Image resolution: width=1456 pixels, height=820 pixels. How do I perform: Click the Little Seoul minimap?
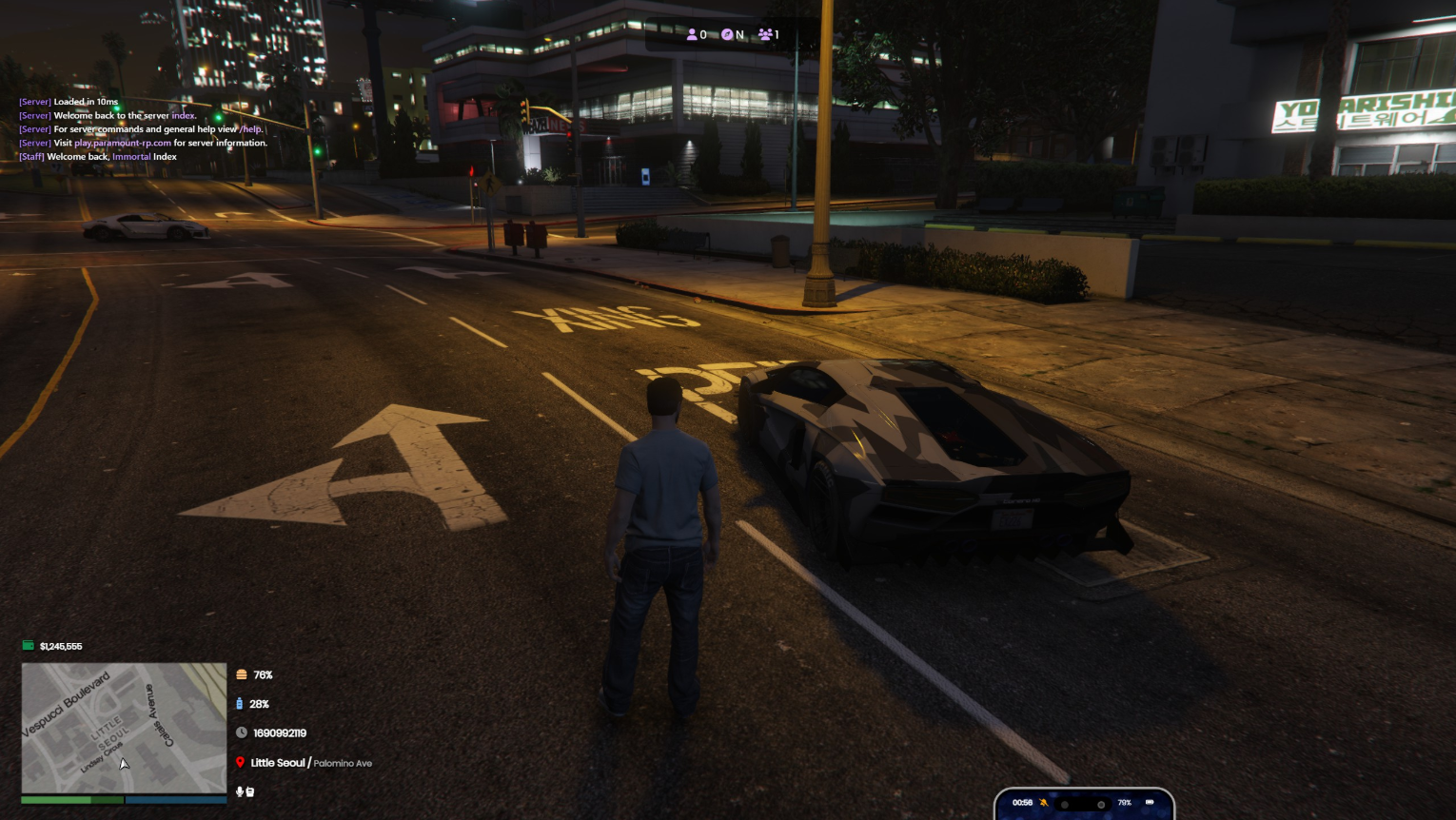tap(124, 728)
